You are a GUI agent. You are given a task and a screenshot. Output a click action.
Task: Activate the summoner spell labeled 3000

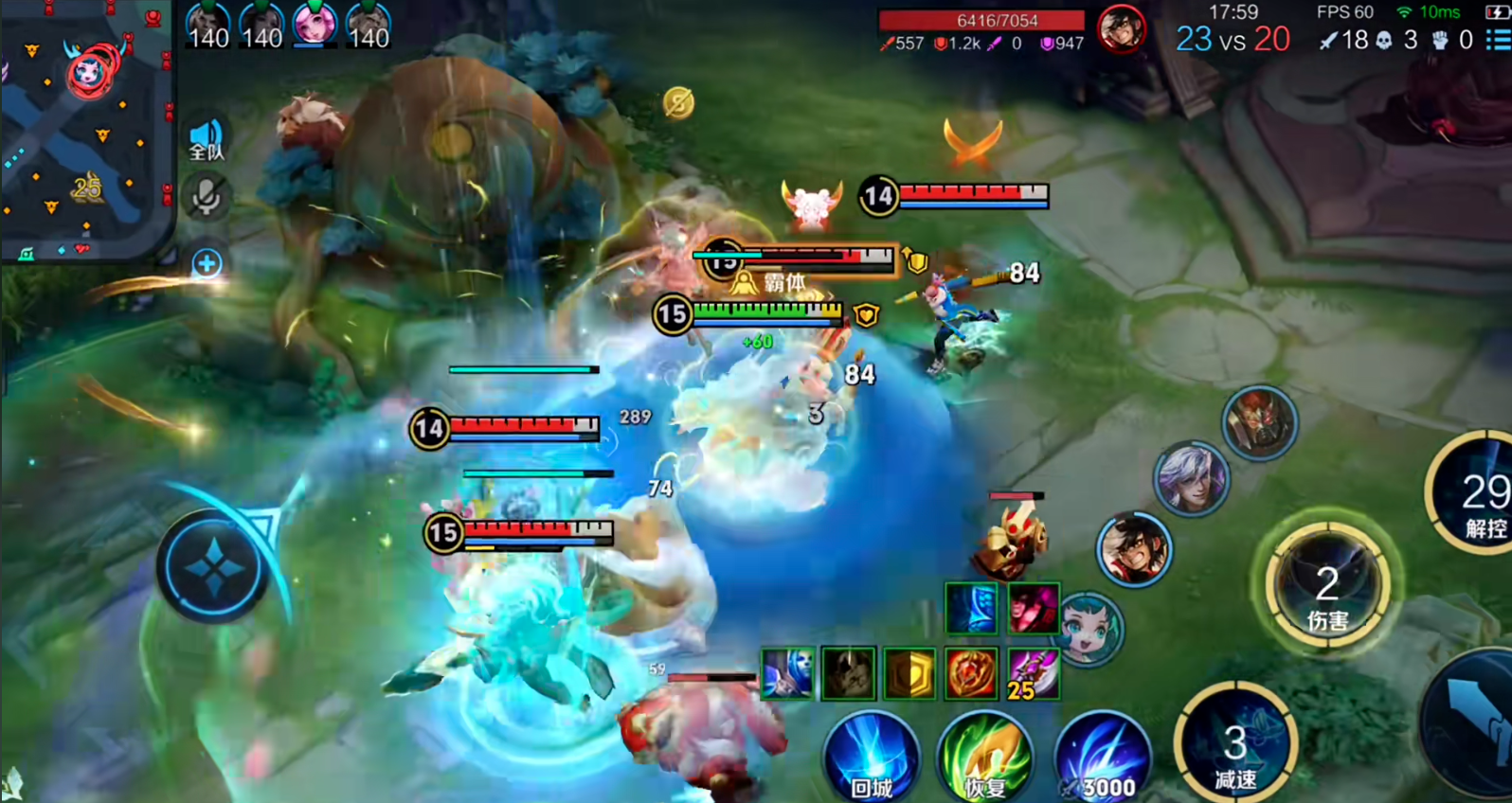(x=1103, y=758)
